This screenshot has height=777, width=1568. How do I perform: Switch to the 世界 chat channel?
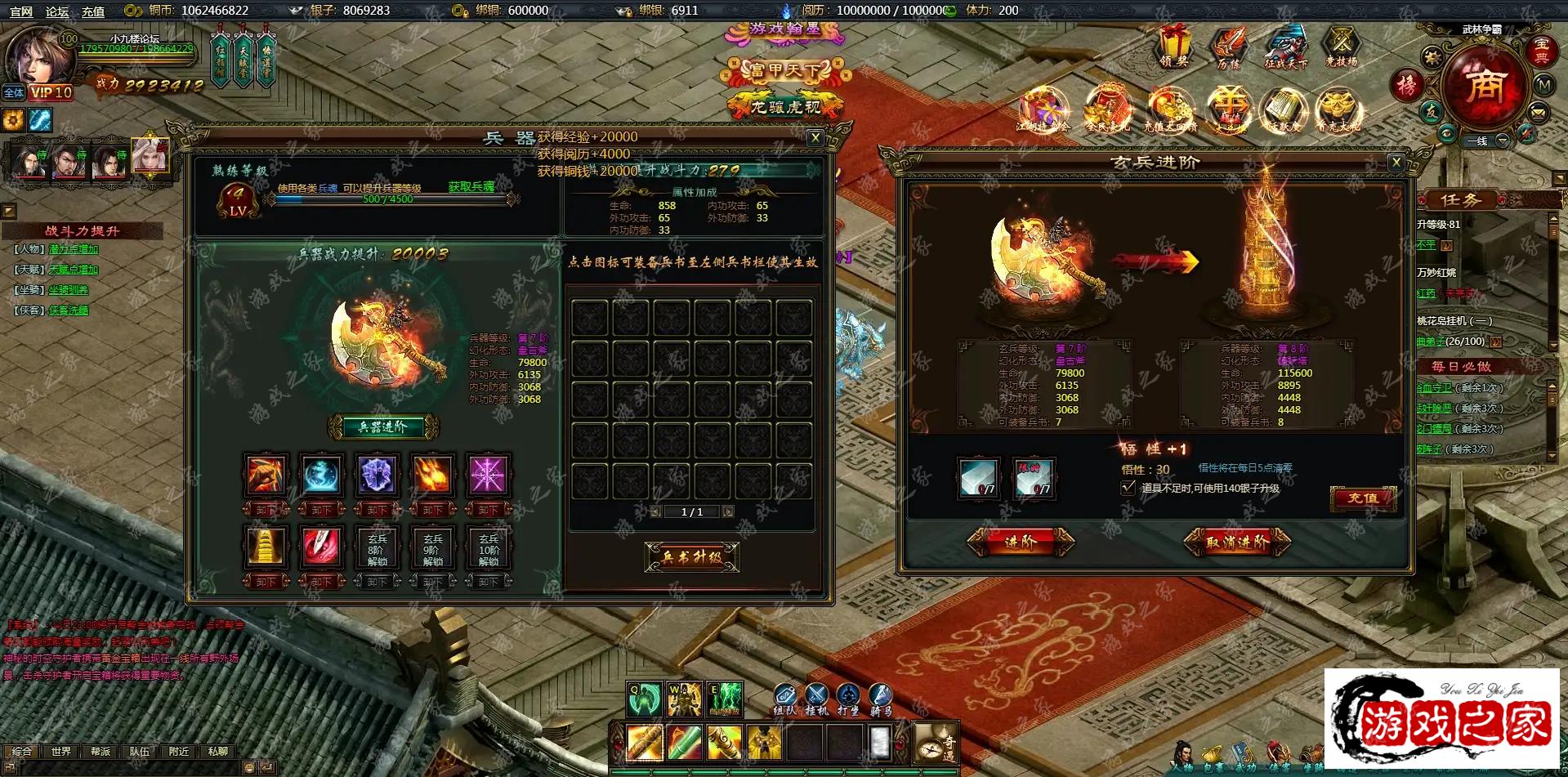[x=60, y=751]
